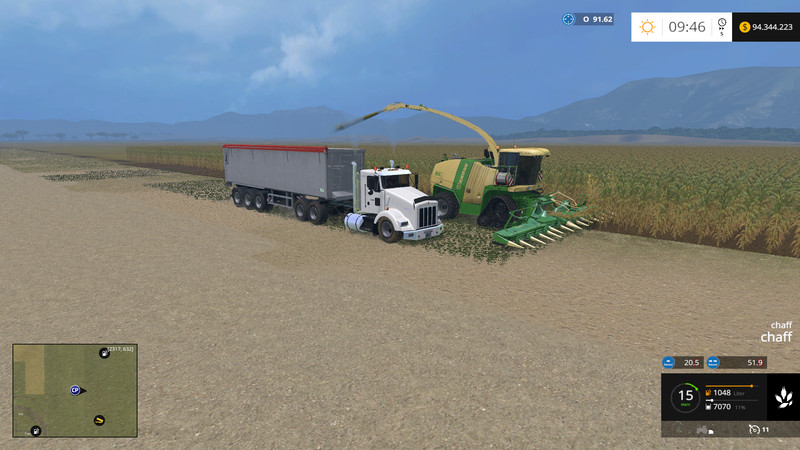Click the yellow harvester marker on minimap
This screenshot has height=450, width=800.
point(99,420)
